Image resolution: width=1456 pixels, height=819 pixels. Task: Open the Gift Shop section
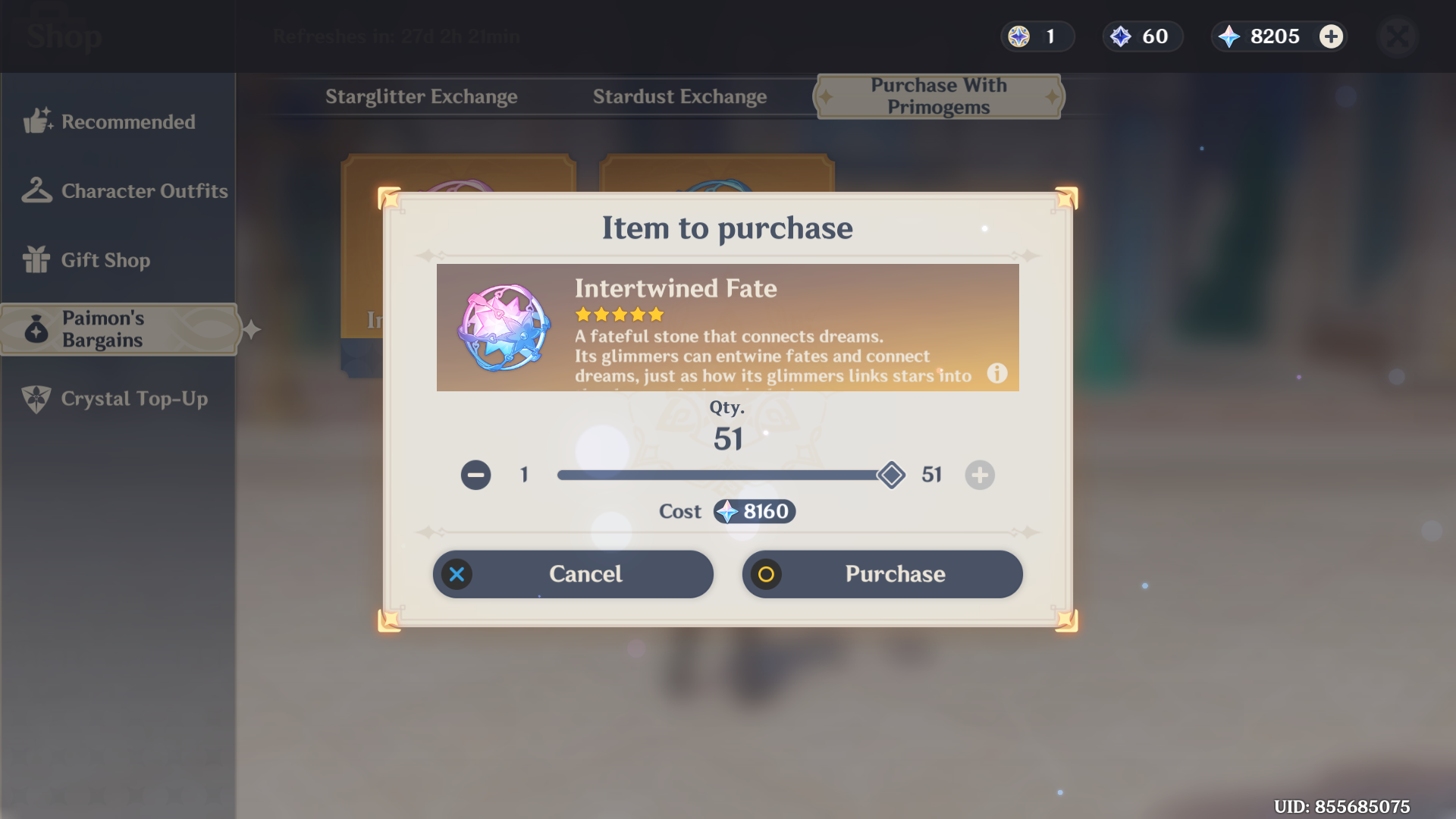point(105,260)
